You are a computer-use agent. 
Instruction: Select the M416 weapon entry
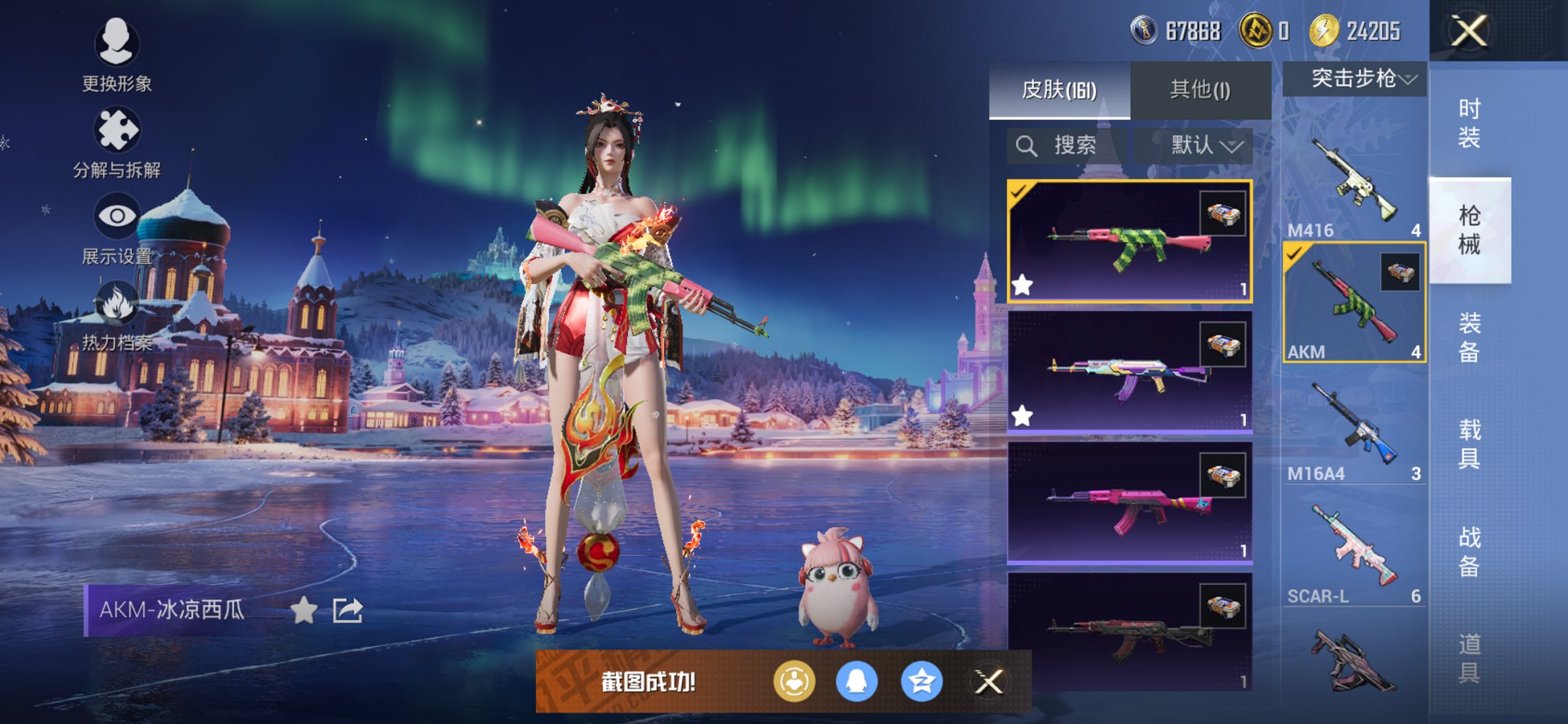(1354, 182)
